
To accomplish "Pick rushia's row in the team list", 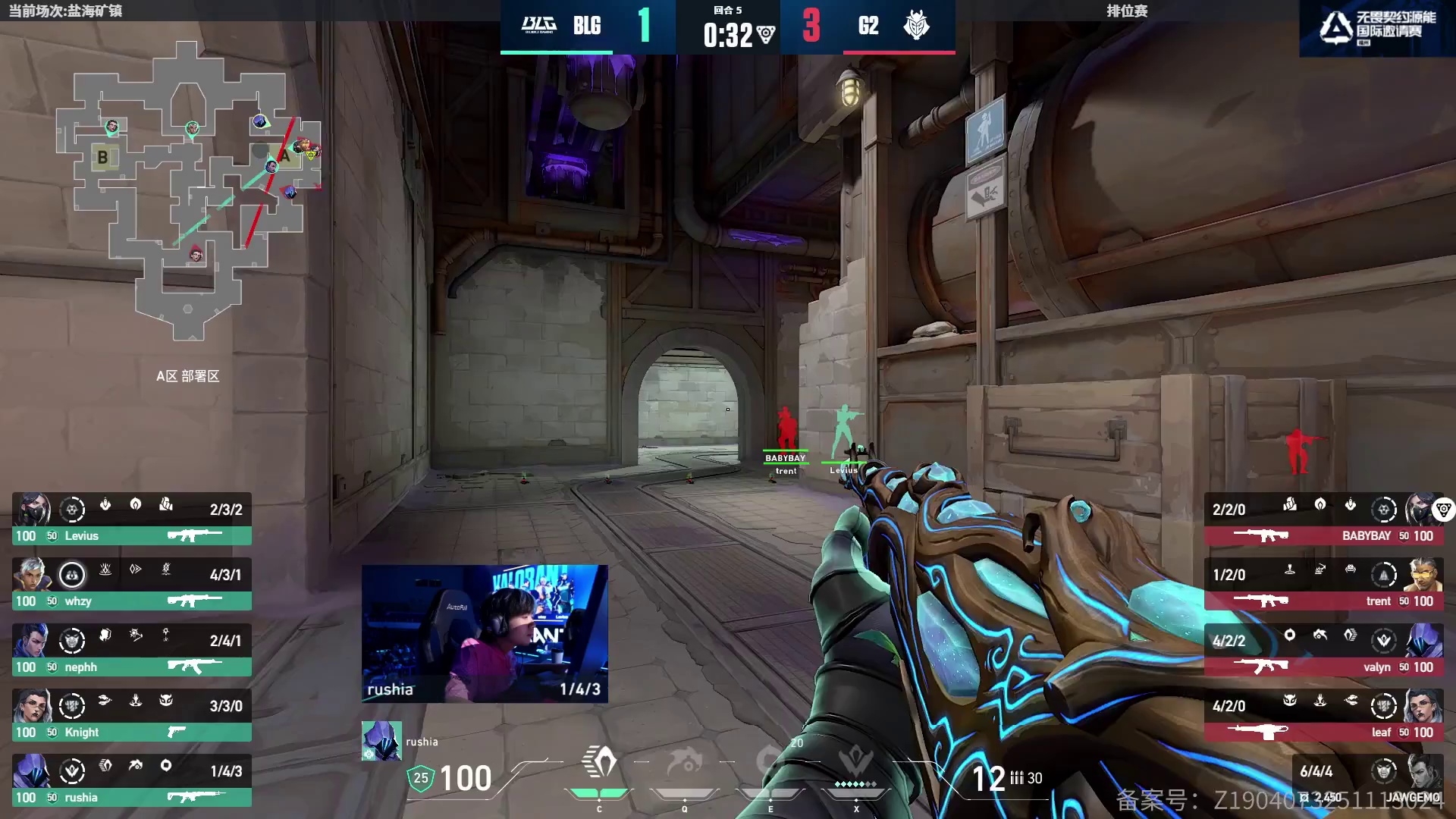I will [x=131, y=781].
